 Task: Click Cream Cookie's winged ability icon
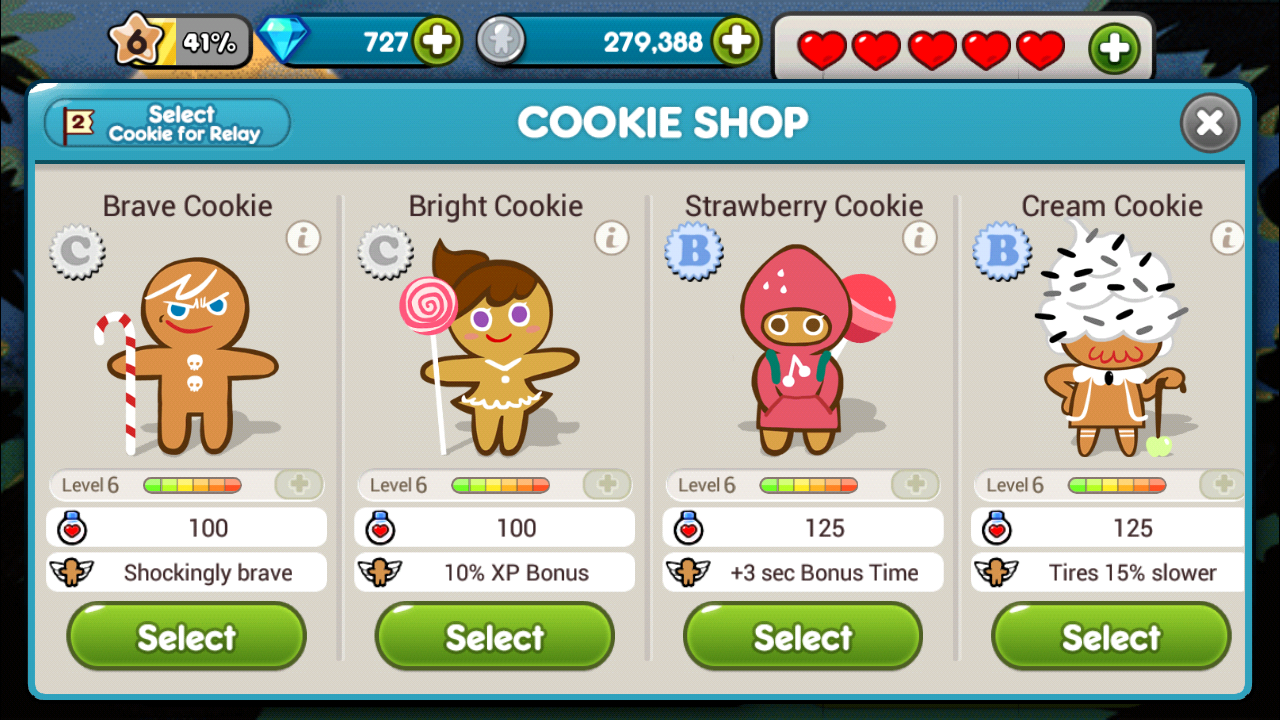996,572
